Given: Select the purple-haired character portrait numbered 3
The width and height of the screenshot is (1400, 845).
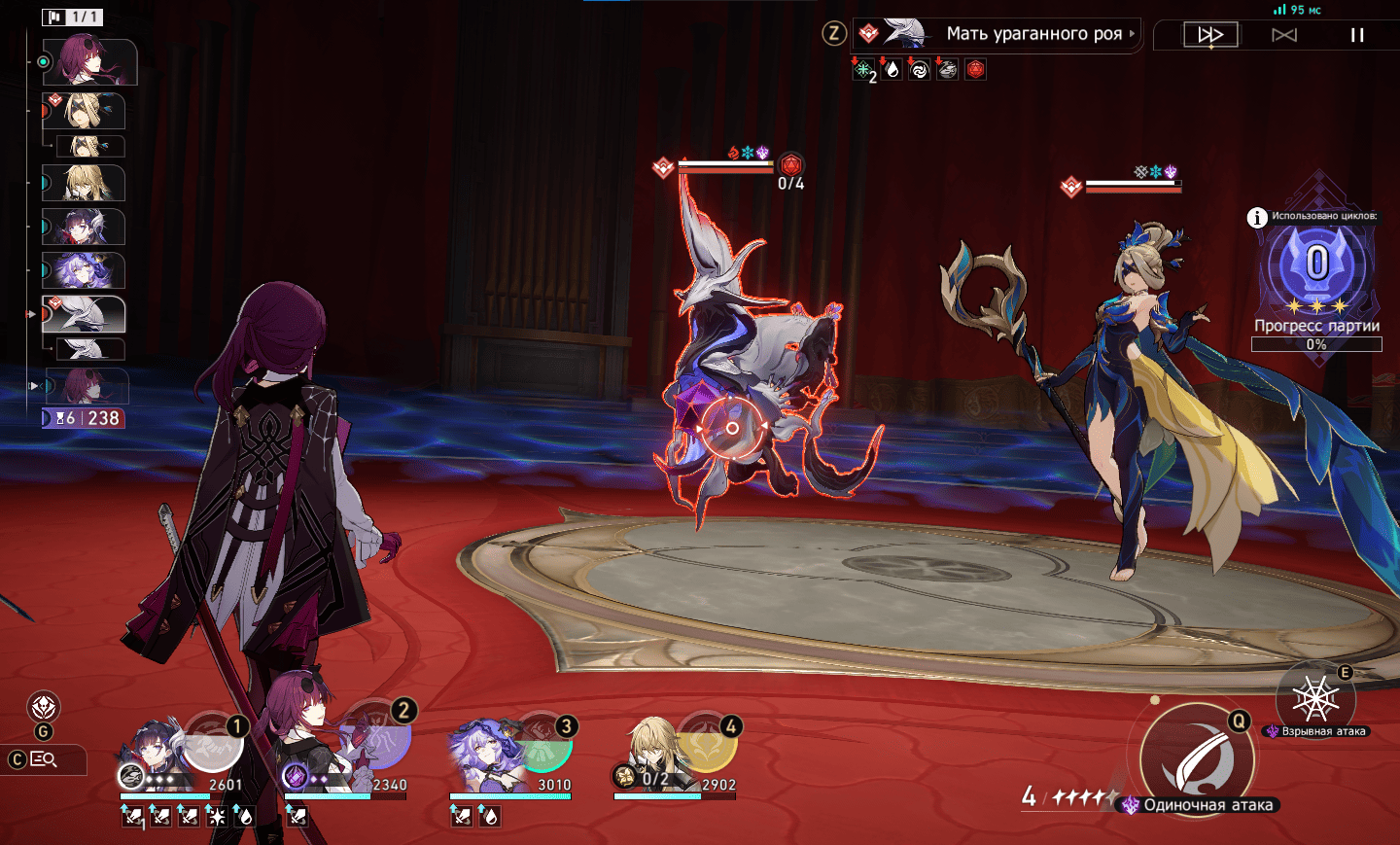Looking at the screenshot, I should coord(483,754).
